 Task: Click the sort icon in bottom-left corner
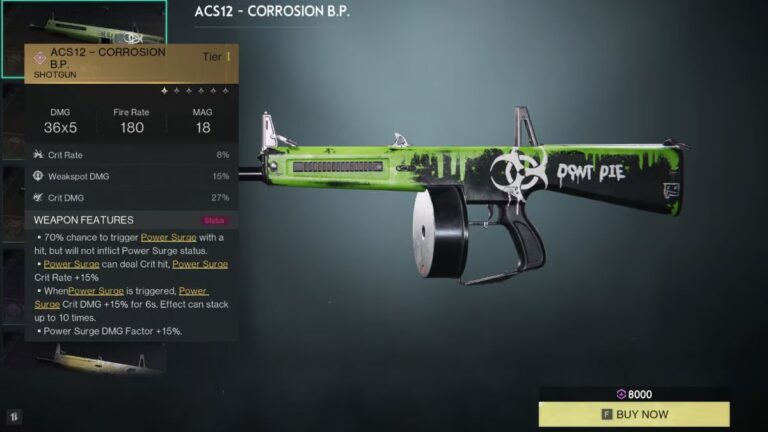tap(15, 415)
